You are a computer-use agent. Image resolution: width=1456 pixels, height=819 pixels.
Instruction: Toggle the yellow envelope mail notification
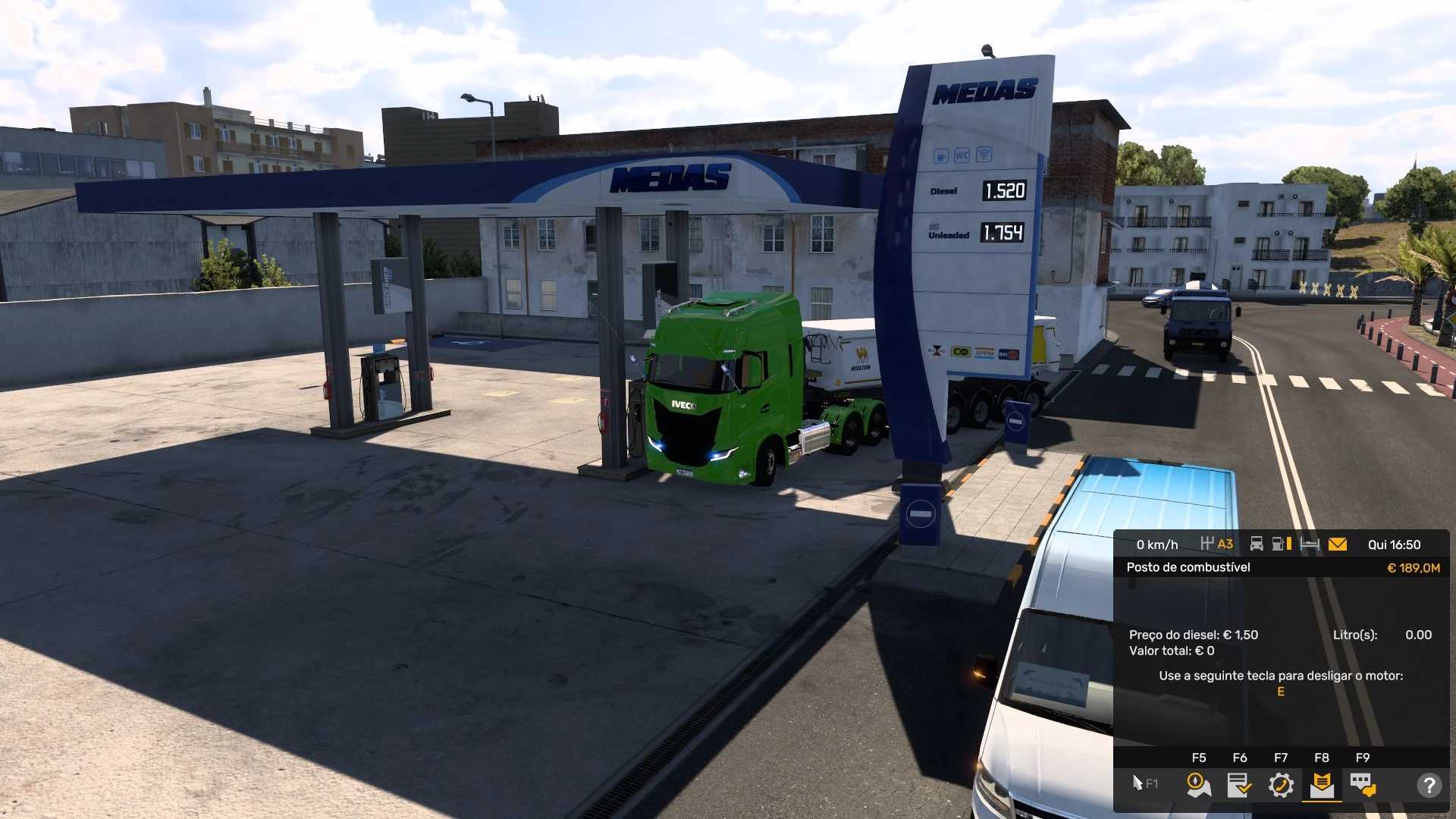(1337, 544)
